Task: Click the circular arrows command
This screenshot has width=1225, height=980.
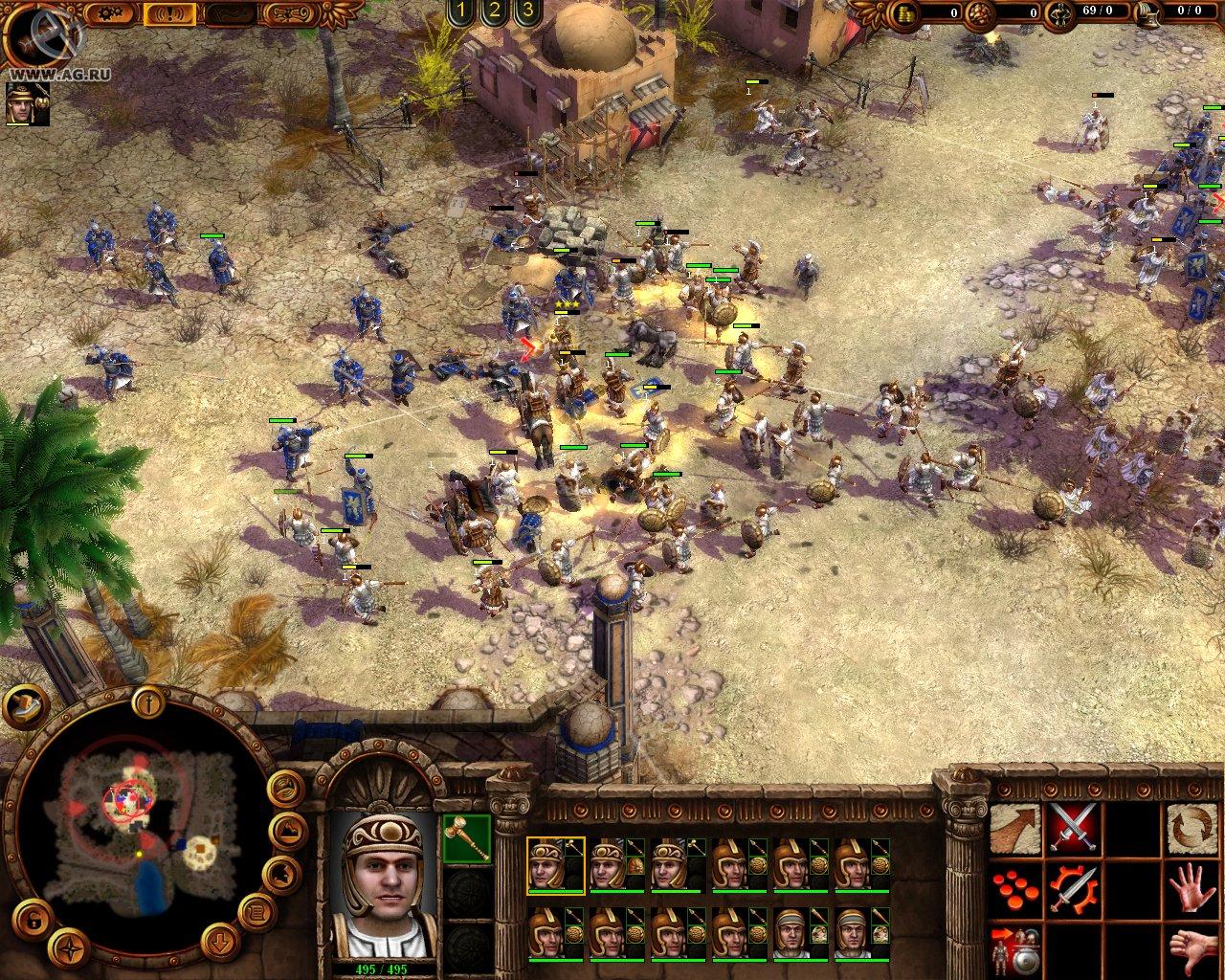Action: [1193, 829]
